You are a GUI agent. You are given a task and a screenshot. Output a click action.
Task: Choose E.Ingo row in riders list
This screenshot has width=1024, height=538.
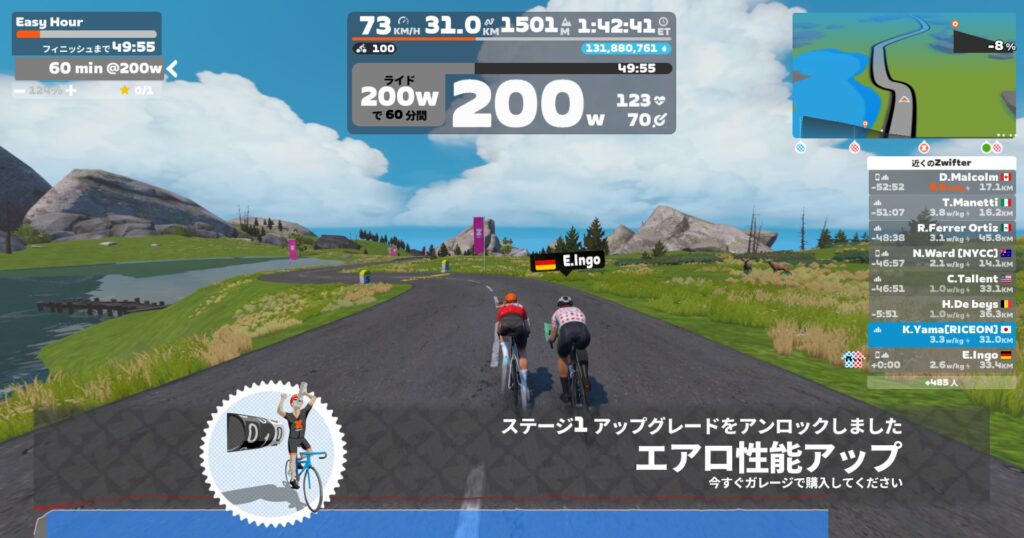tap(941, 360)
